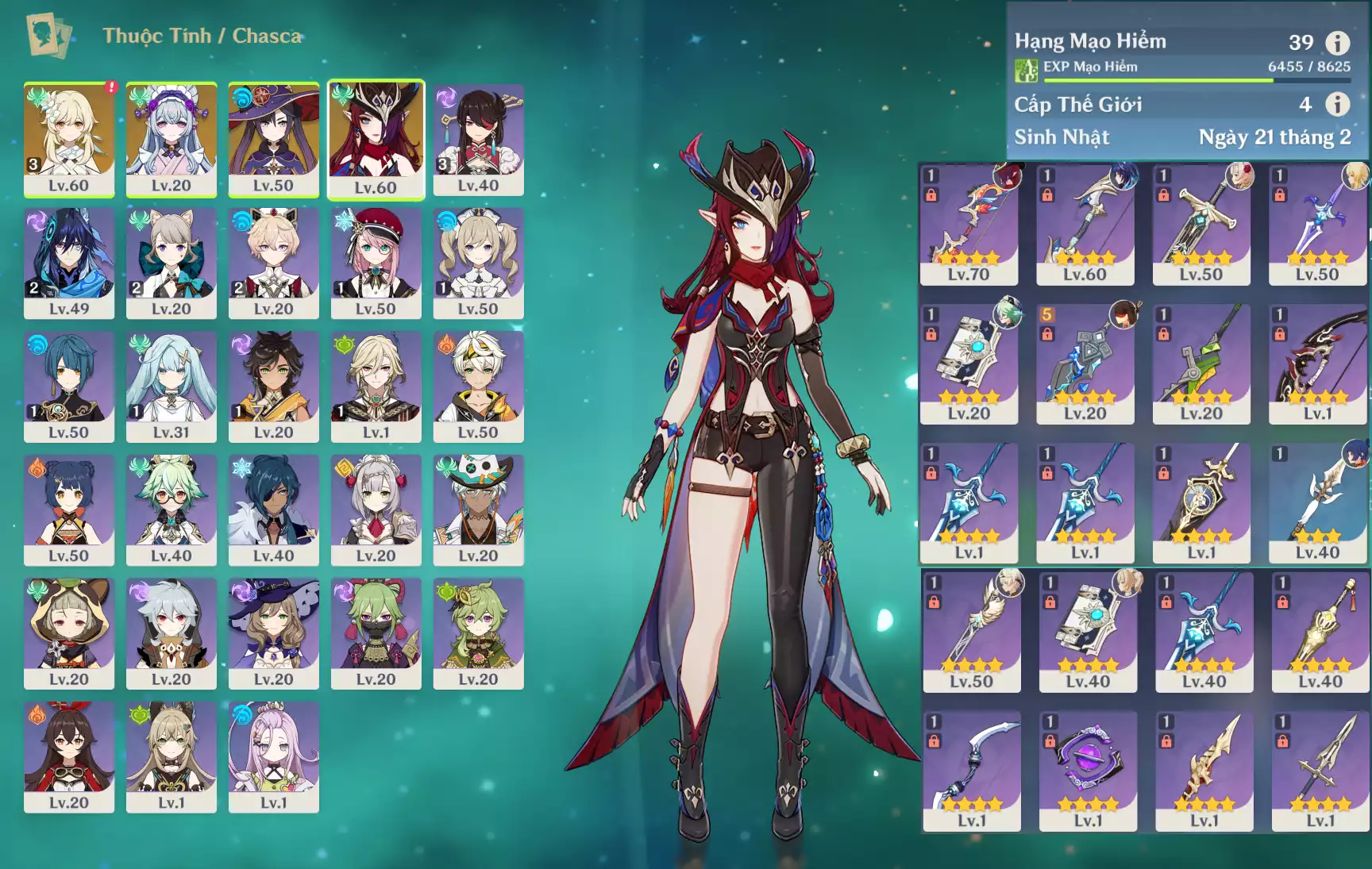Select the refinement 5 claymore at Lv.20
This screenshot has width=1372, height=869.
tap(1085, 363)
